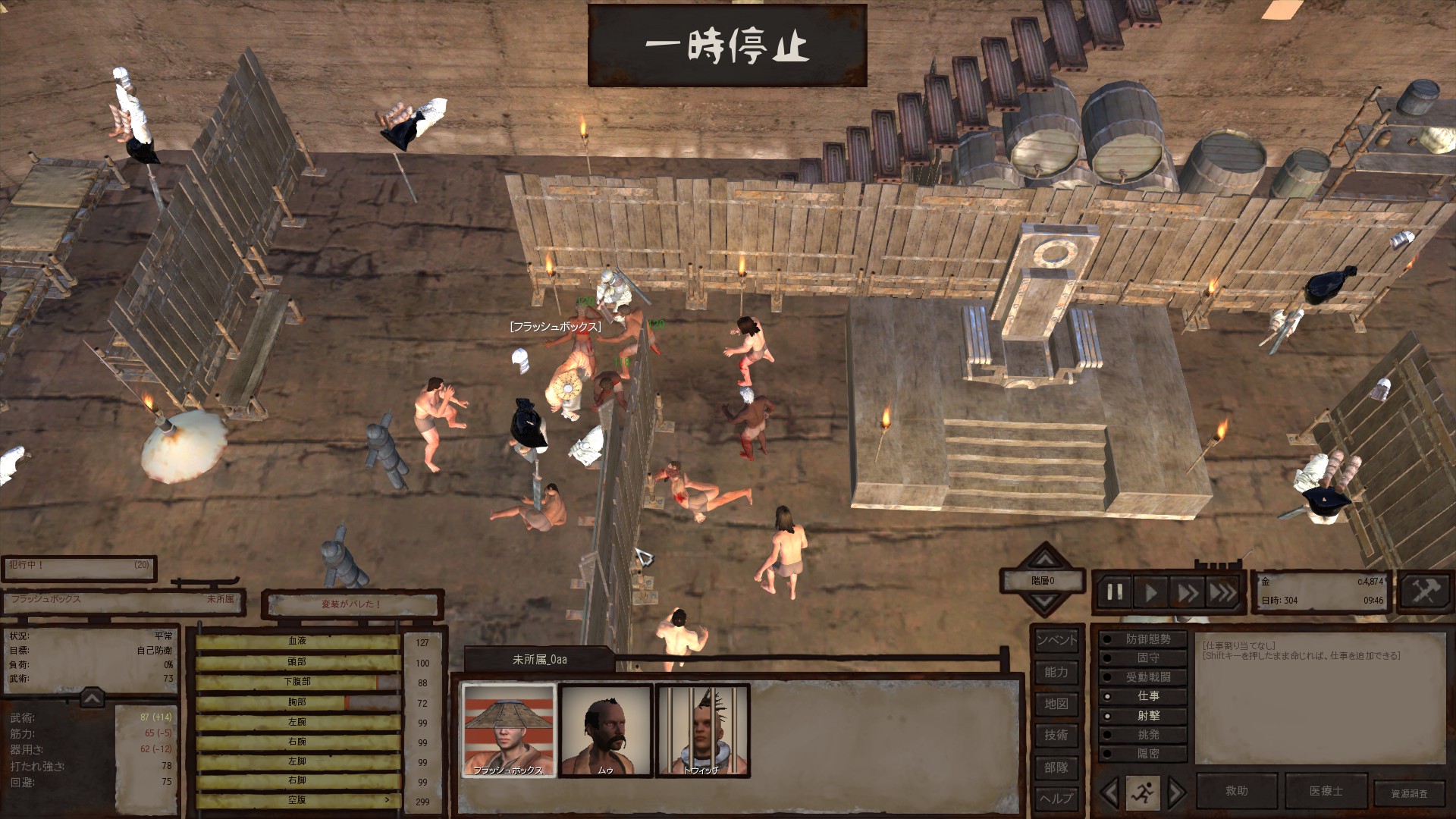
Task: Open the 部隊 squad menu
Action: pos(1056,767)
